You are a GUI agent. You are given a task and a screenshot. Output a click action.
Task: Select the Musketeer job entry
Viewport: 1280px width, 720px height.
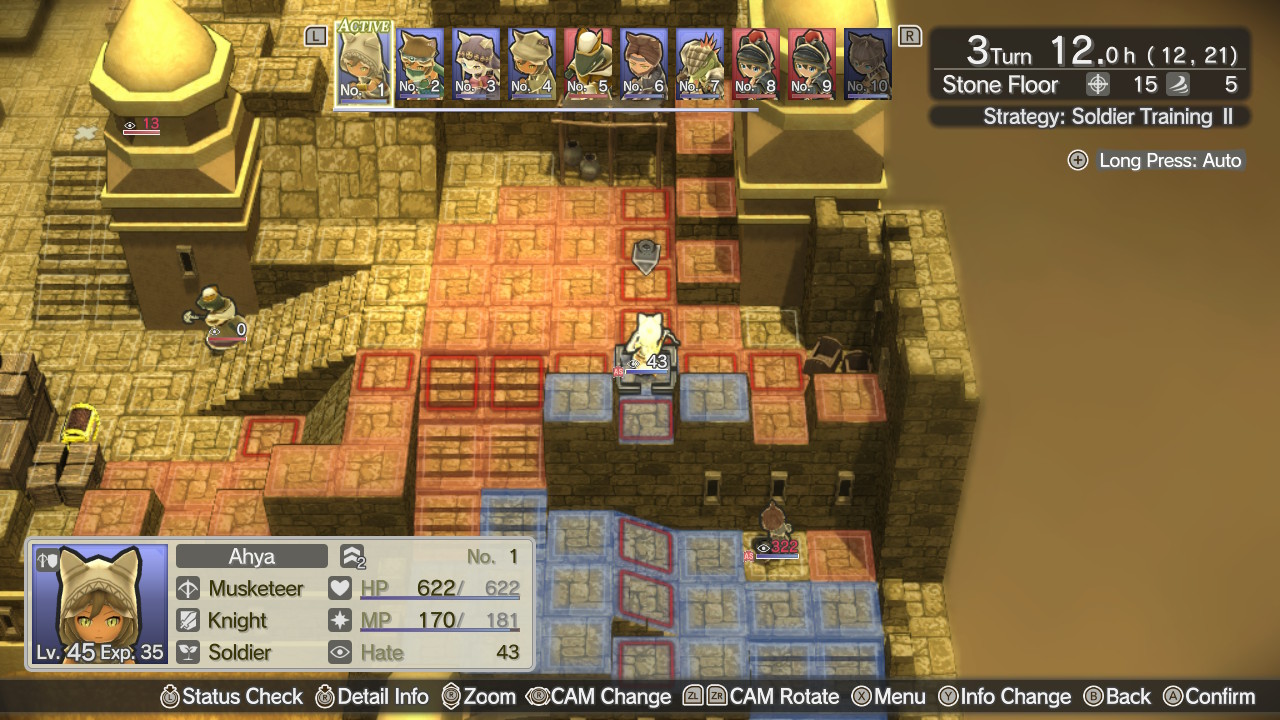[x=254, y=589]
